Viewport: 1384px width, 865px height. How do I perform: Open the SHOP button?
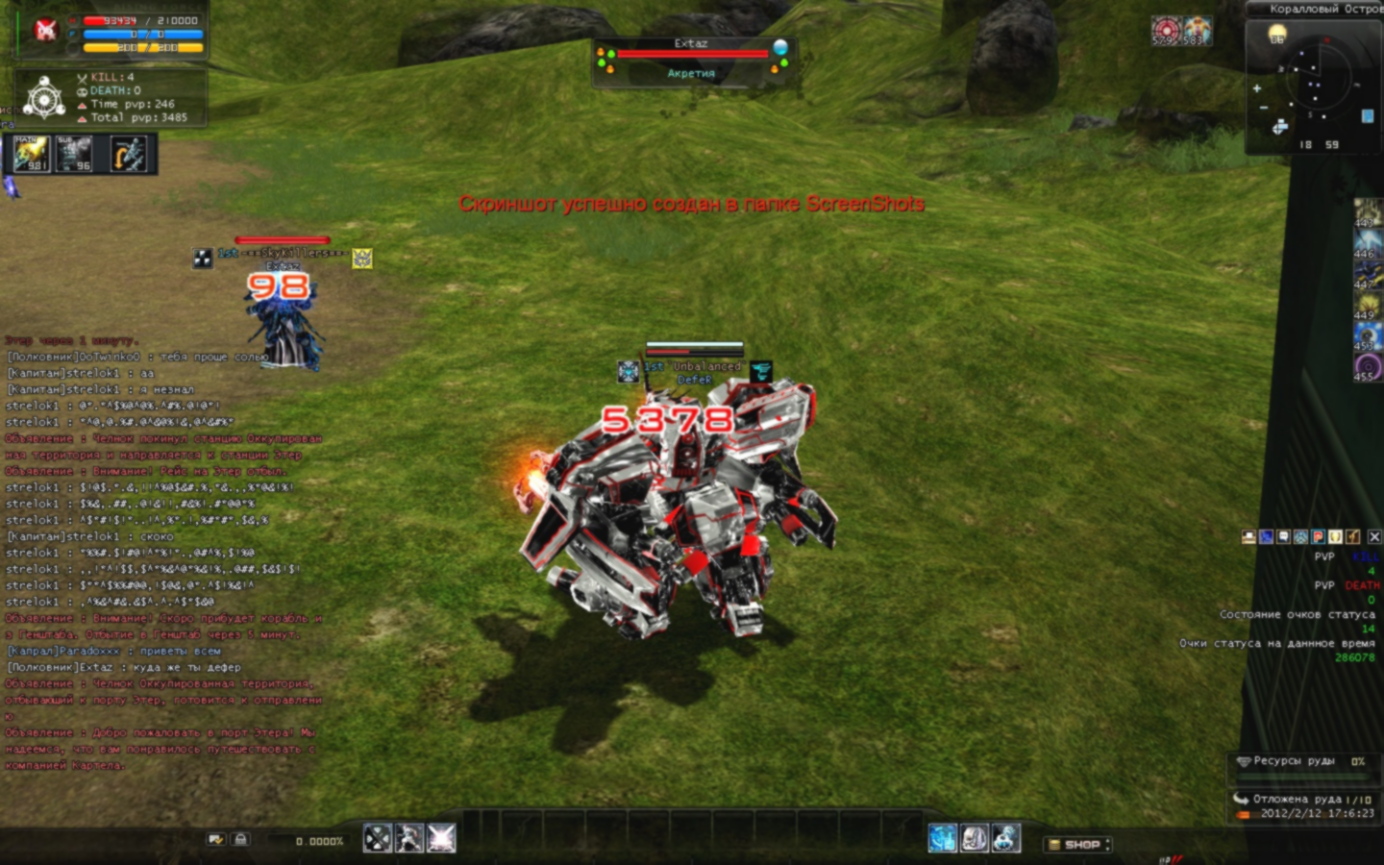[x=1077, y=844]
